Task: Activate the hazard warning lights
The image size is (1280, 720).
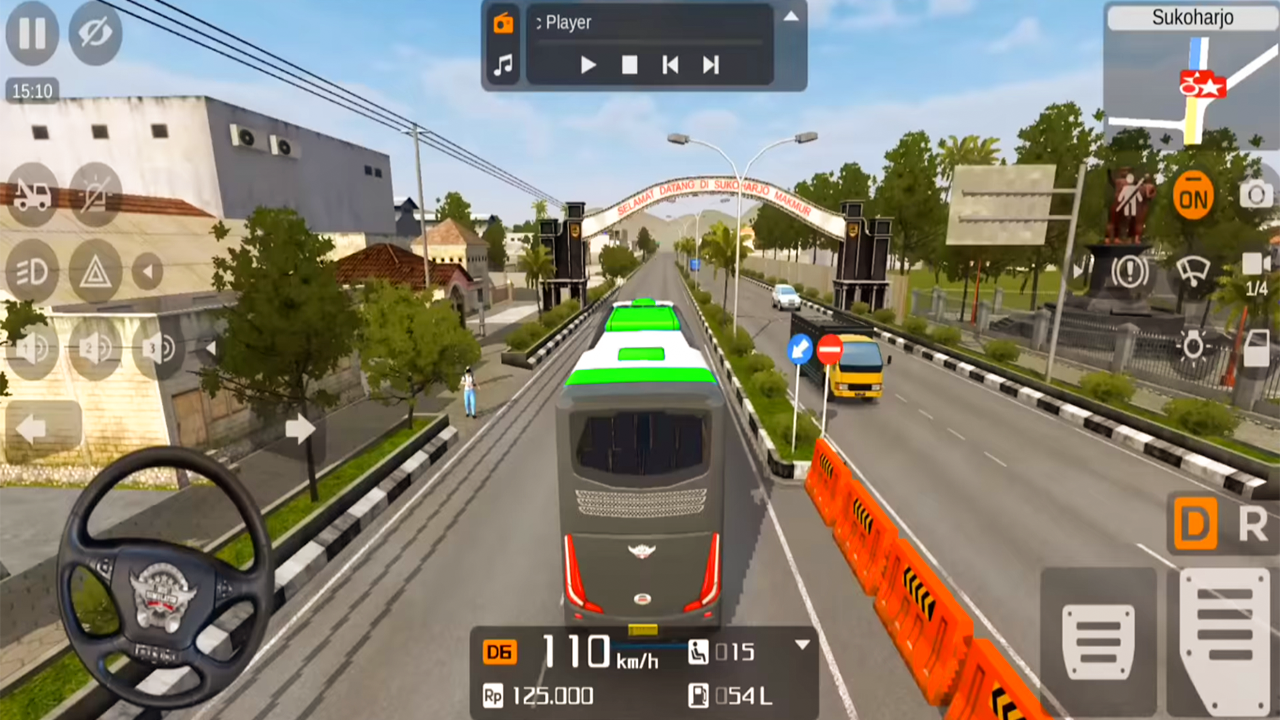Action: click(x=96, y=272)
